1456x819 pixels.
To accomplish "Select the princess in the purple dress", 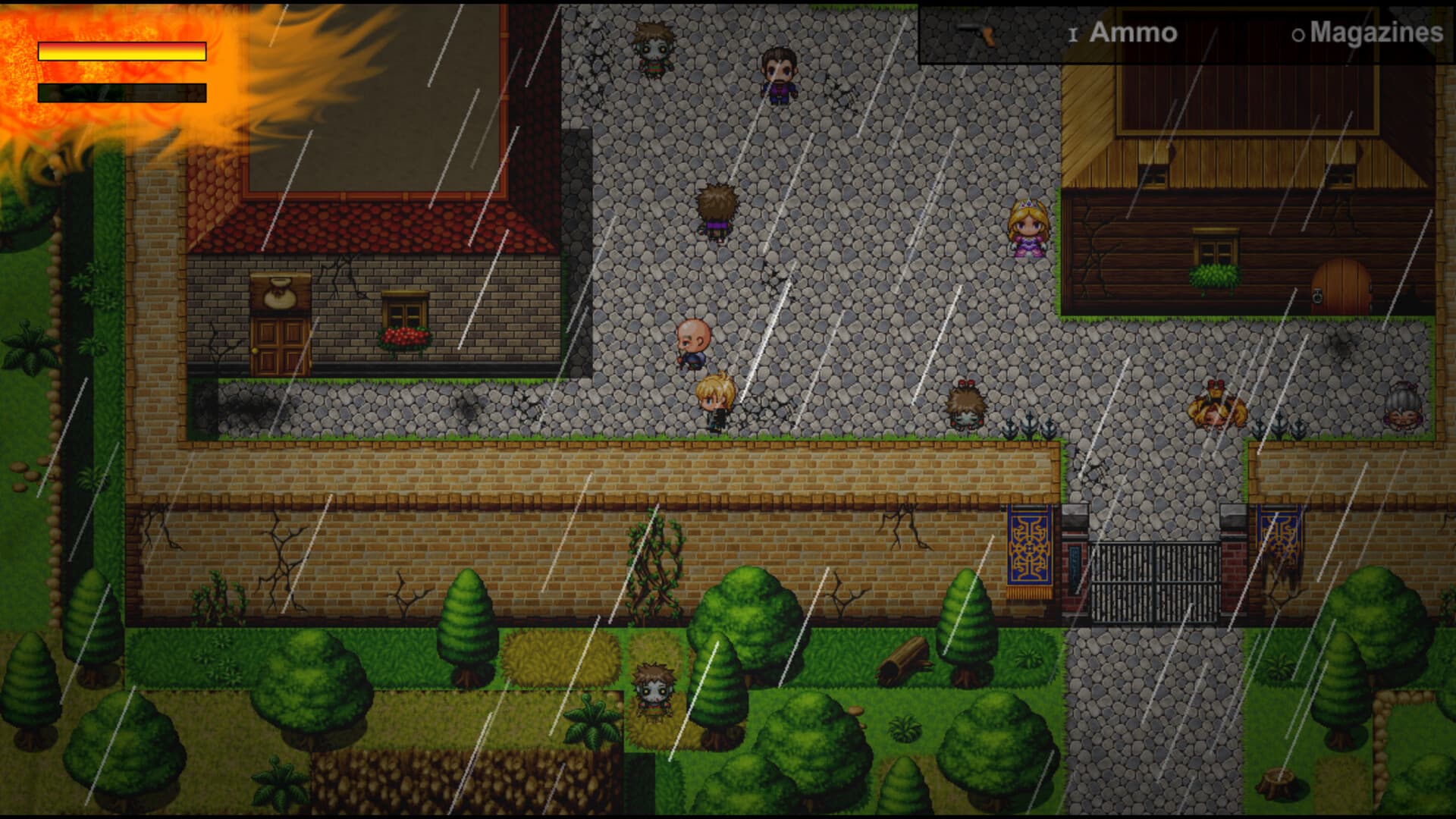I will (1028, 227).
